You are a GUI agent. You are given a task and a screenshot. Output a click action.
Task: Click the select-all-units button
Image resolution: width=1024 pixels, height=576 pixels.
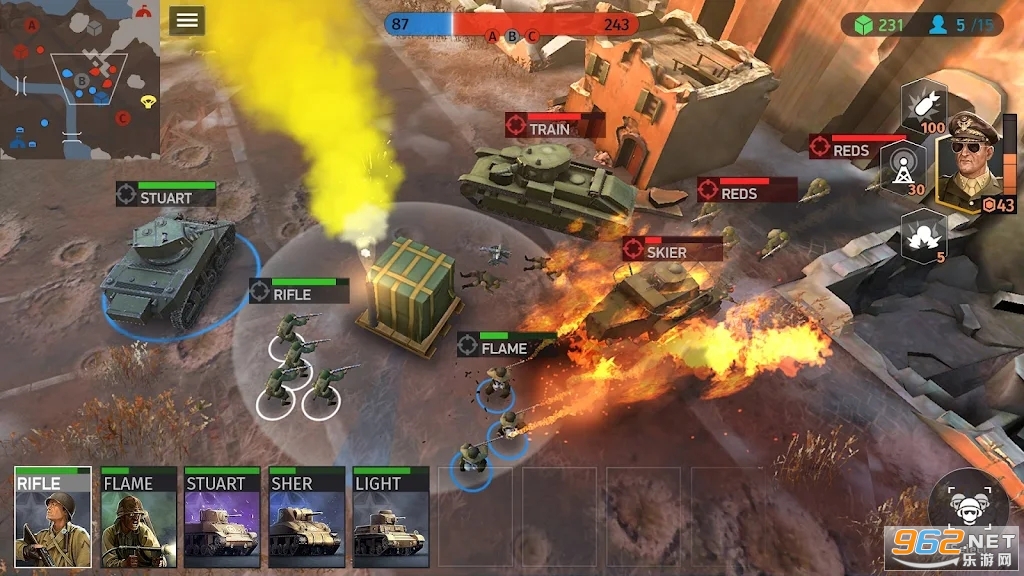point(968,505)
